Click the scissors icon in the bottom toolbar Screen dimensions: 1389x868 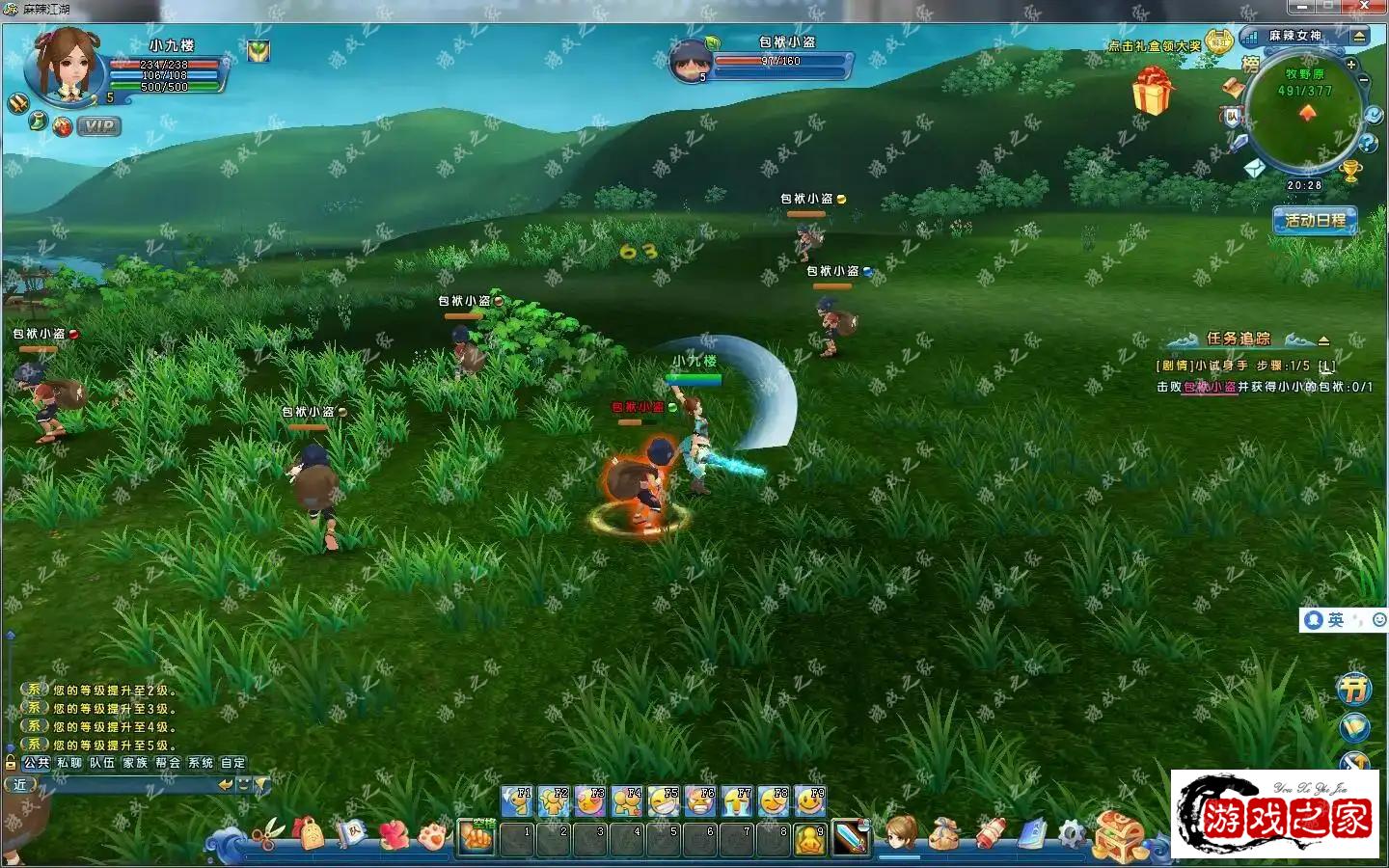[x=270, y=832]
